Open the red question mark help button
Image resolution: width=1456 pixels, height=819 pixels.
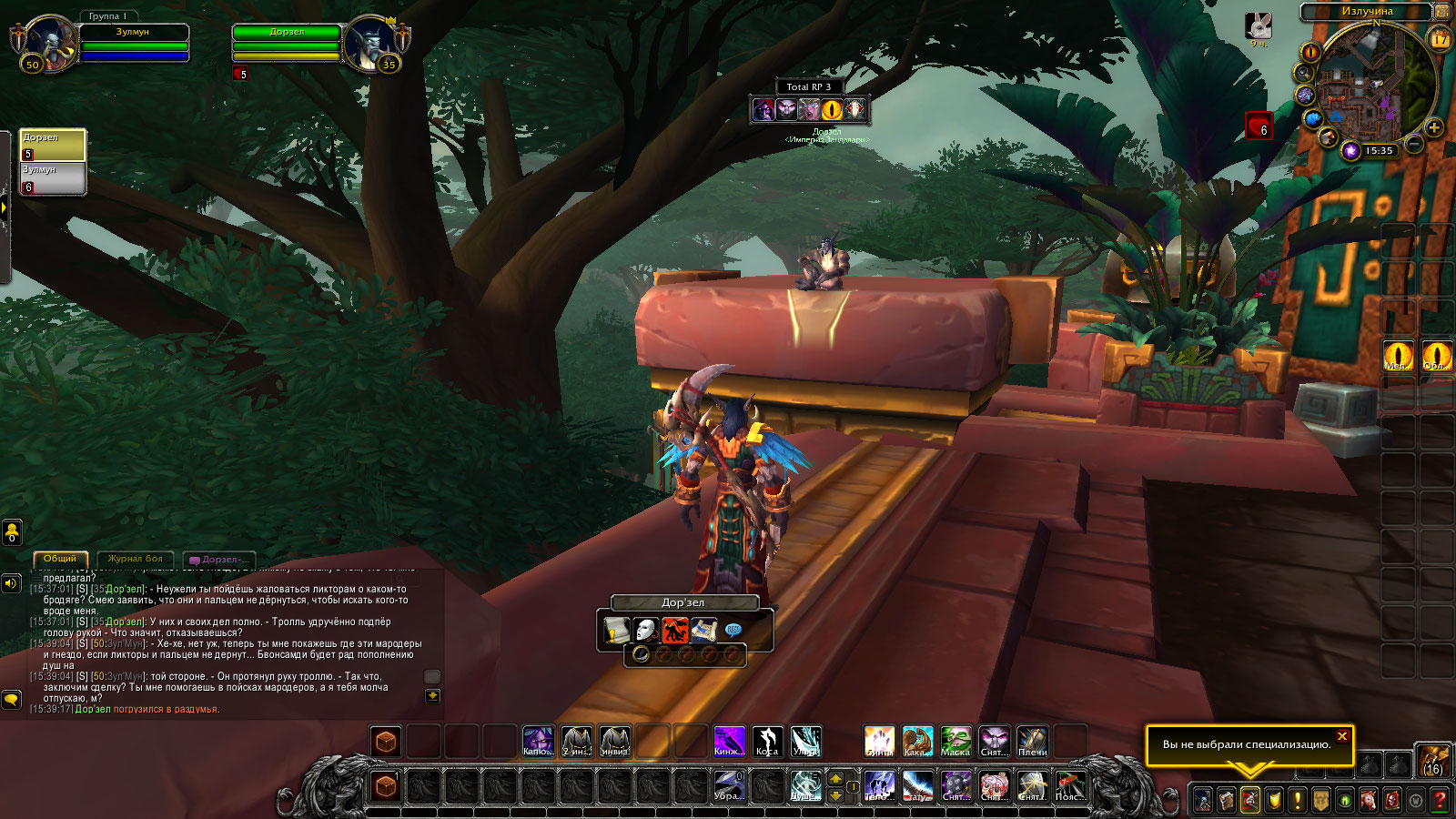[1439, 801]
